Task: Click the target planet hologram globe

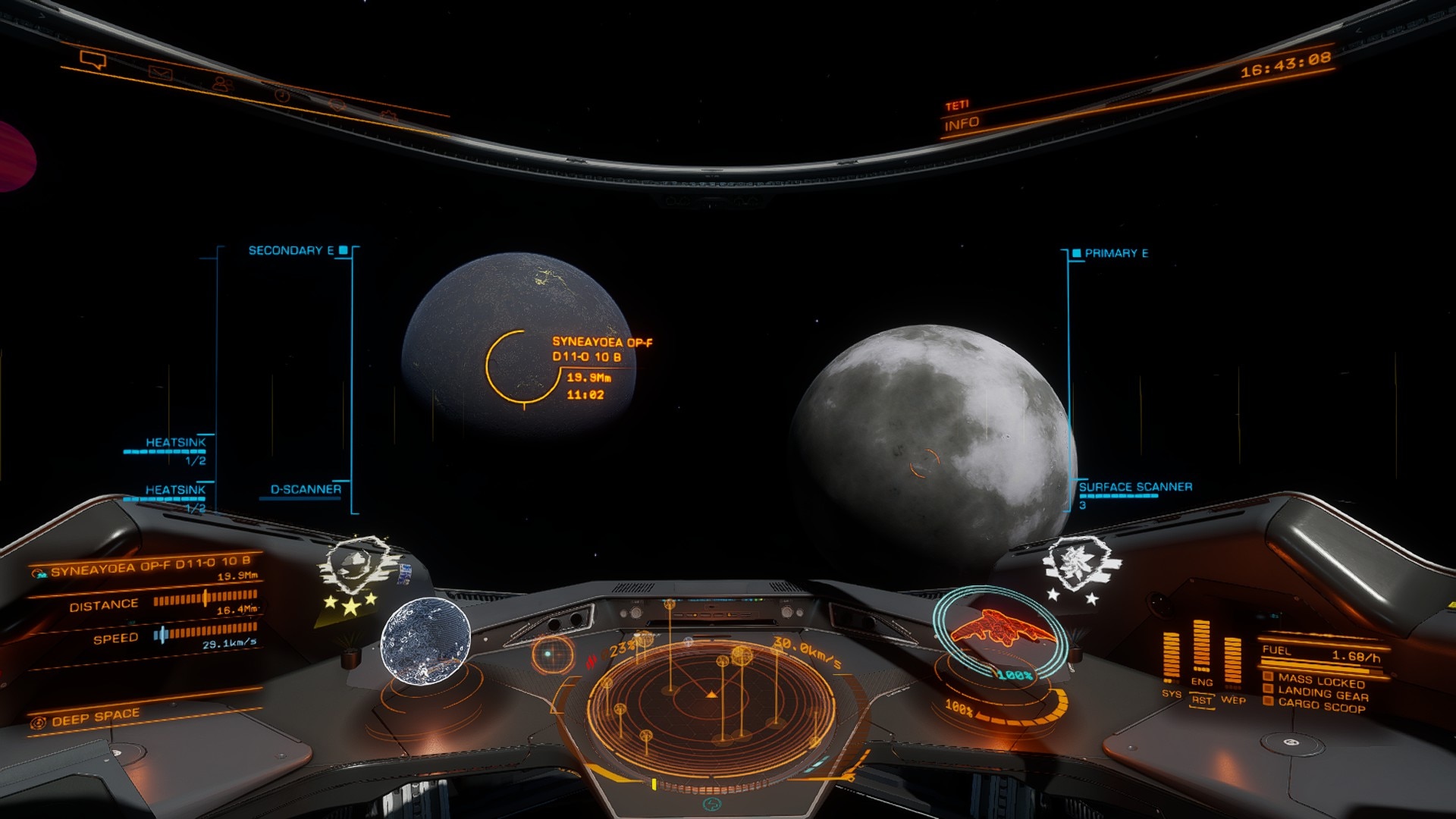Action: pos(425,641)
